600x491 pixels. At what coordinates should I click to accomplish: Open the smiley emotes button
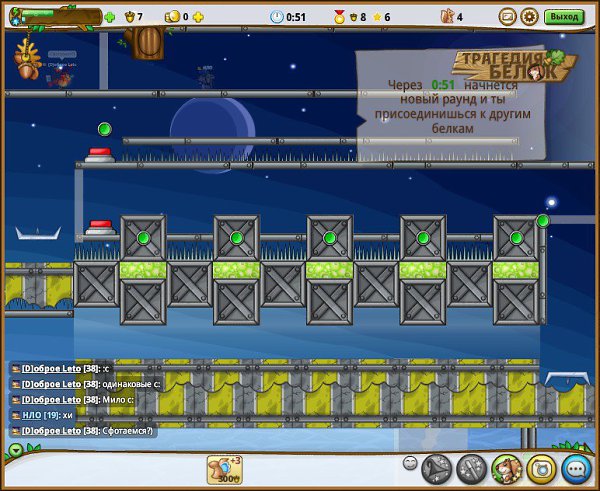click(410, 463)
